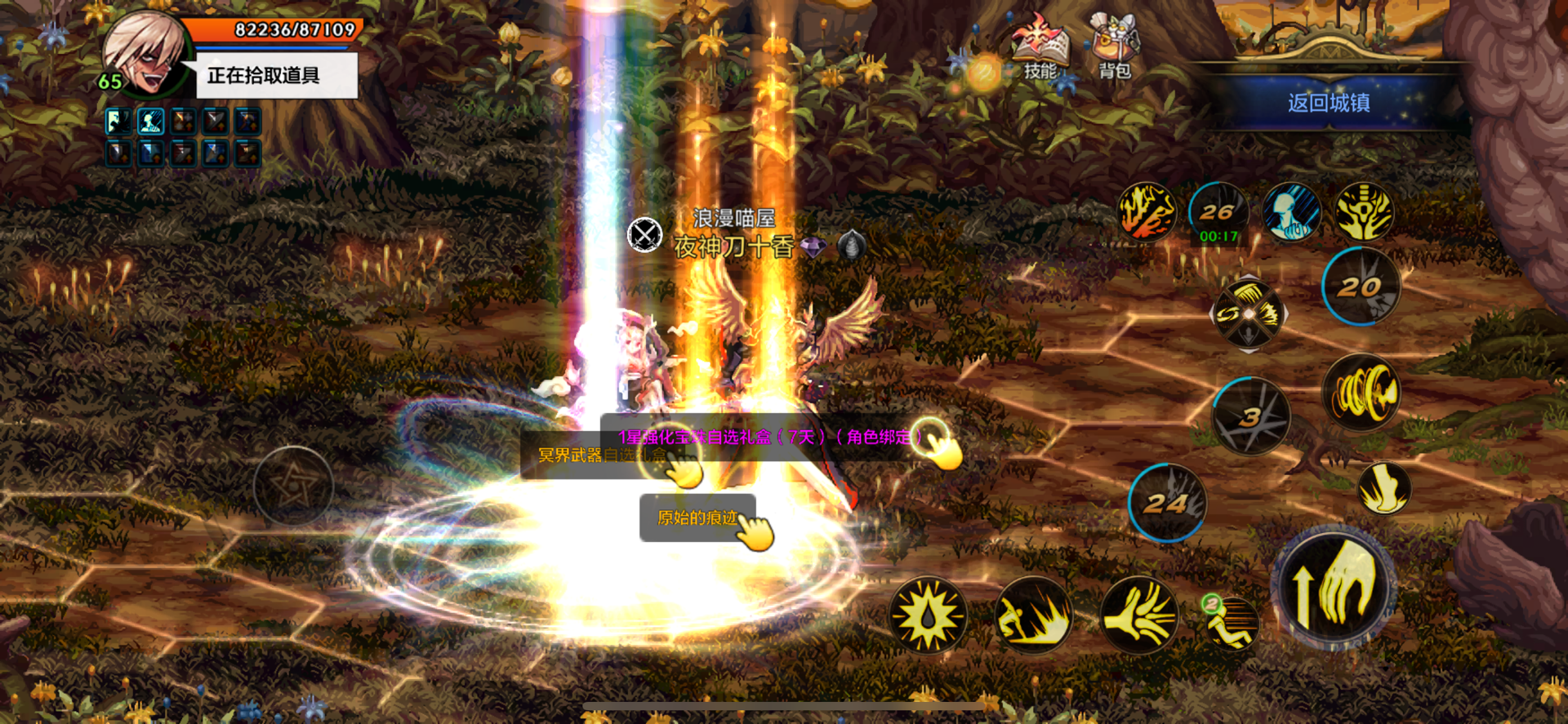Use the yellow spiral rings skill
Viewport: 1568px width, 724px height.
(1361, 393)
